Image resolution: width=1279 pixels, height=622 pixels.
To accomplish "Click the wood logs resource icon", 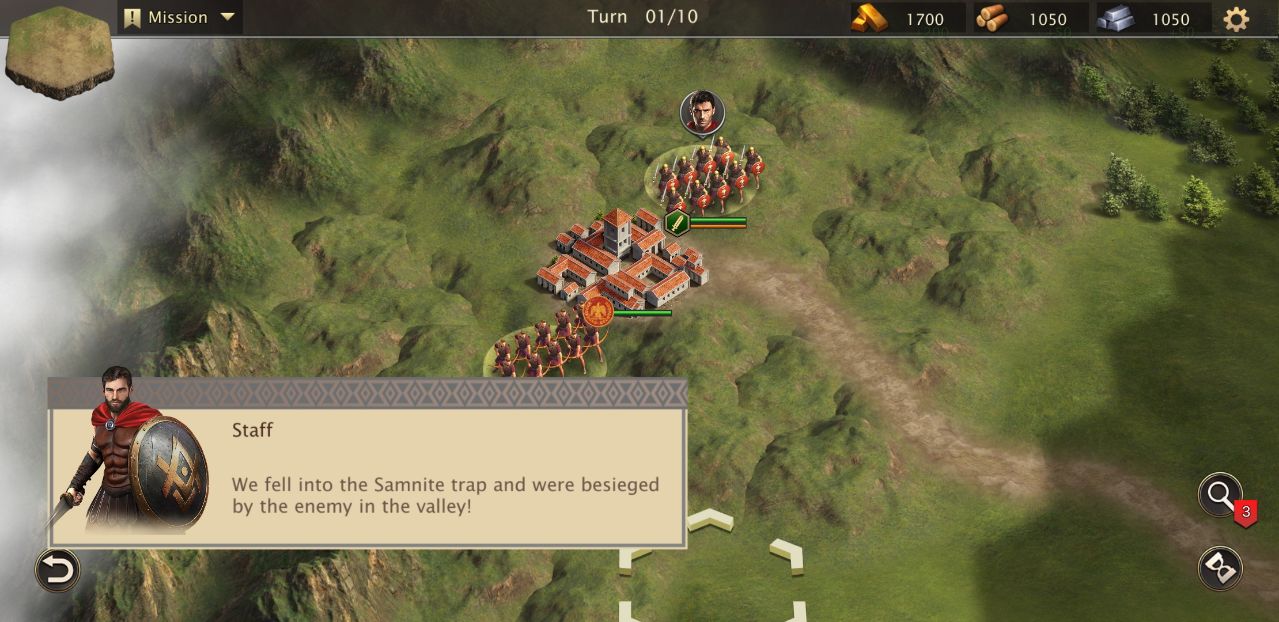I will click(992, 18).
